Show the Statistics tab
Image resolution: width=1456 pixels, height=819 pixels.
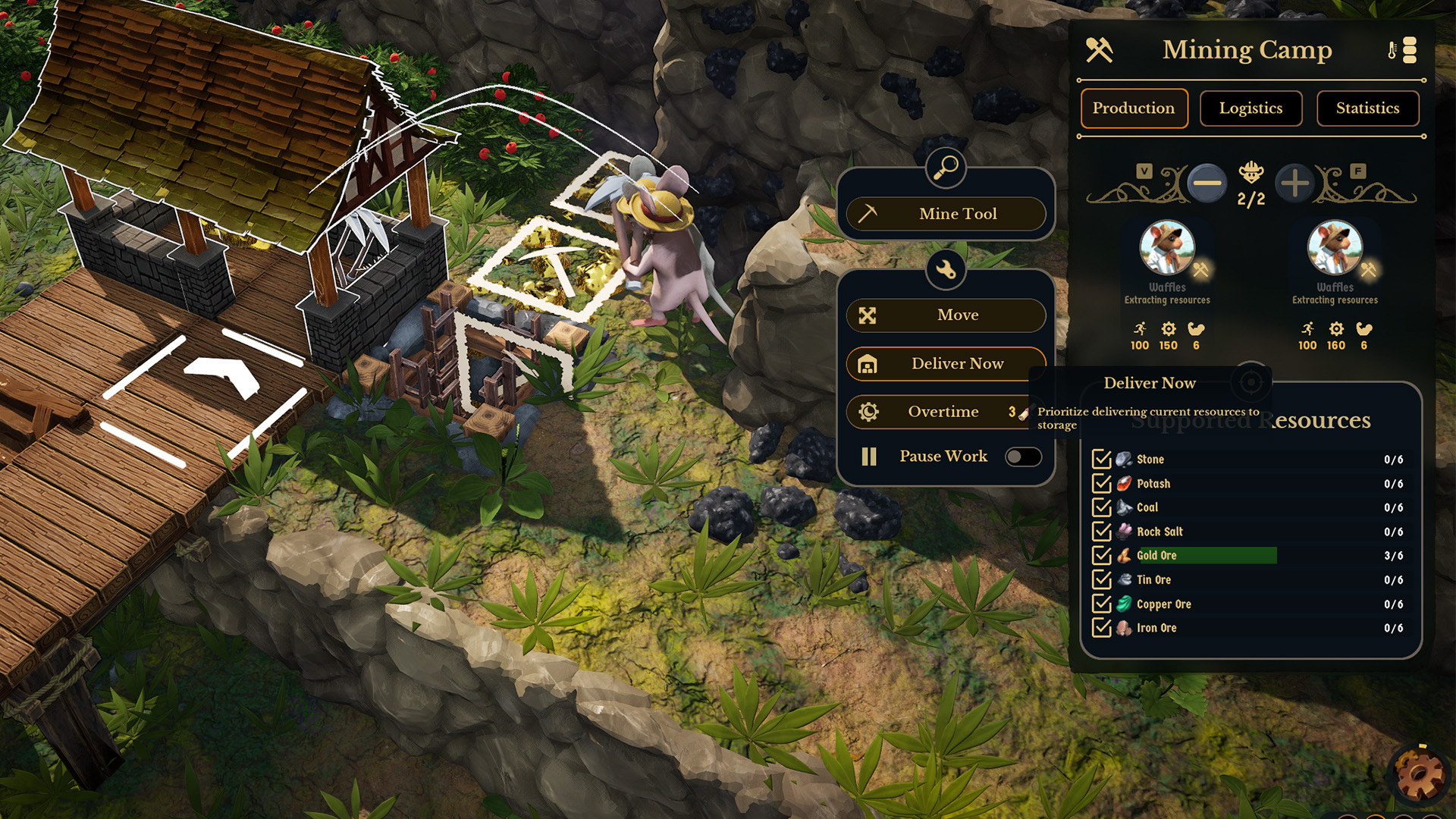[1367, 108]
